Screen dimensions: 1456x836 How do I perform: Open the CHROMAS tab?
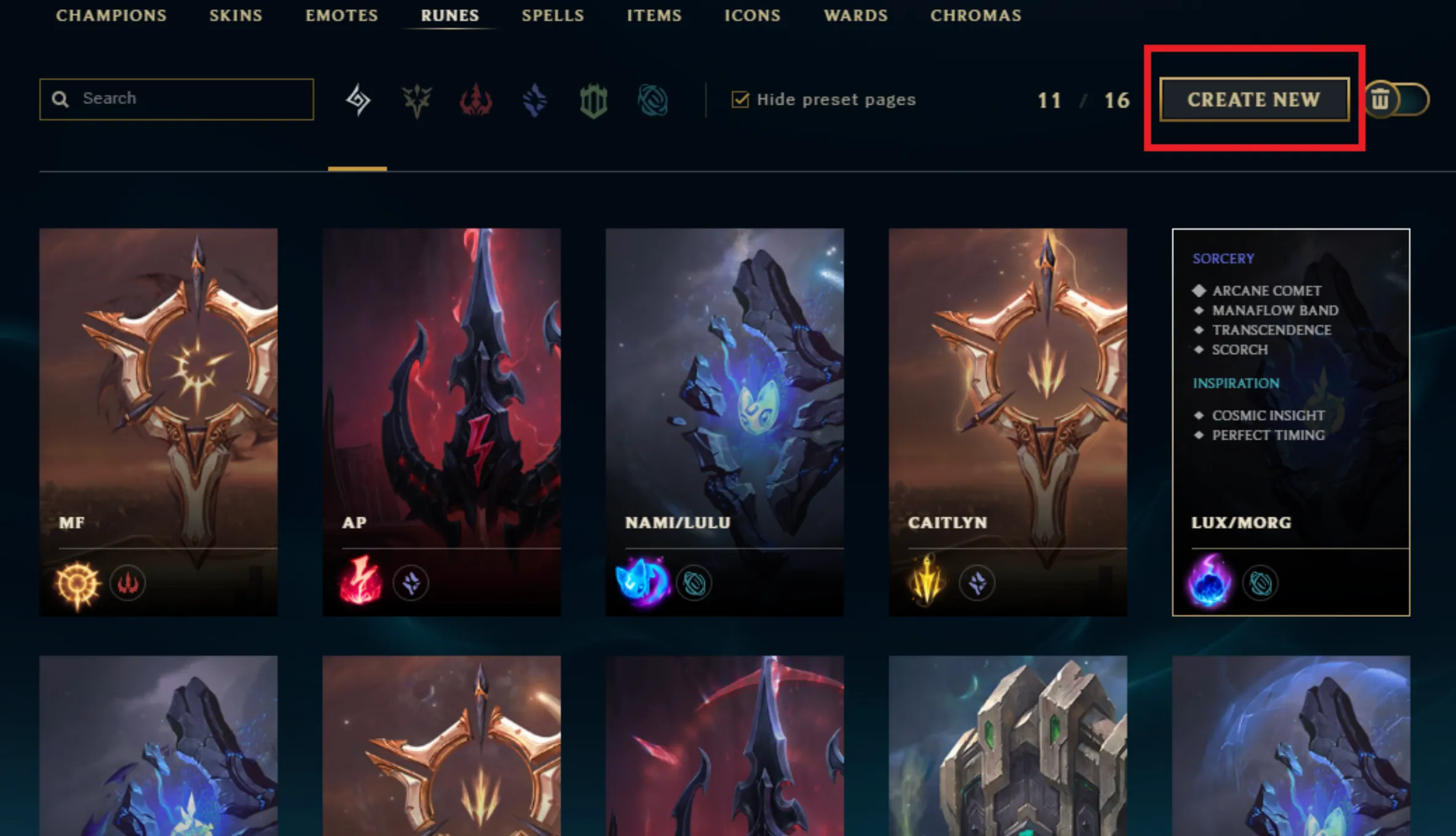976,15
